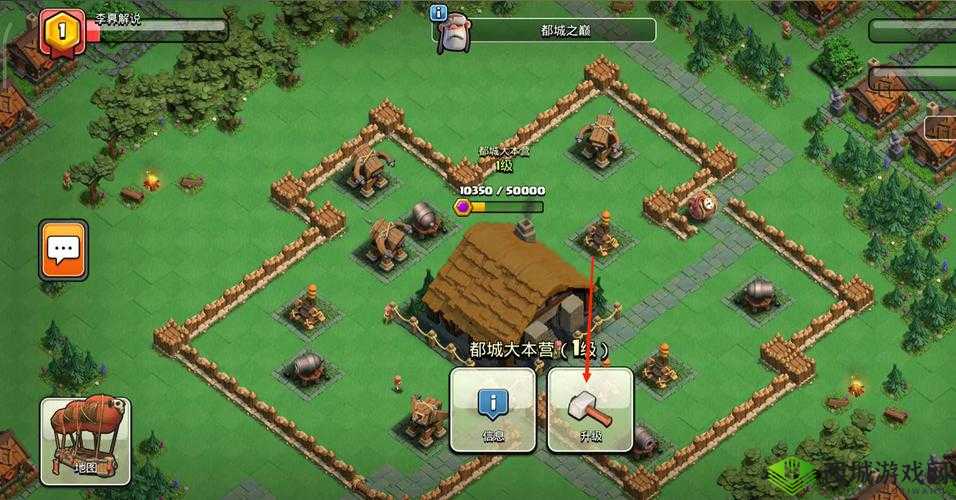Click the blue info icon beside 都城之巅
956x500 pixels.
(x=438, y=13)
